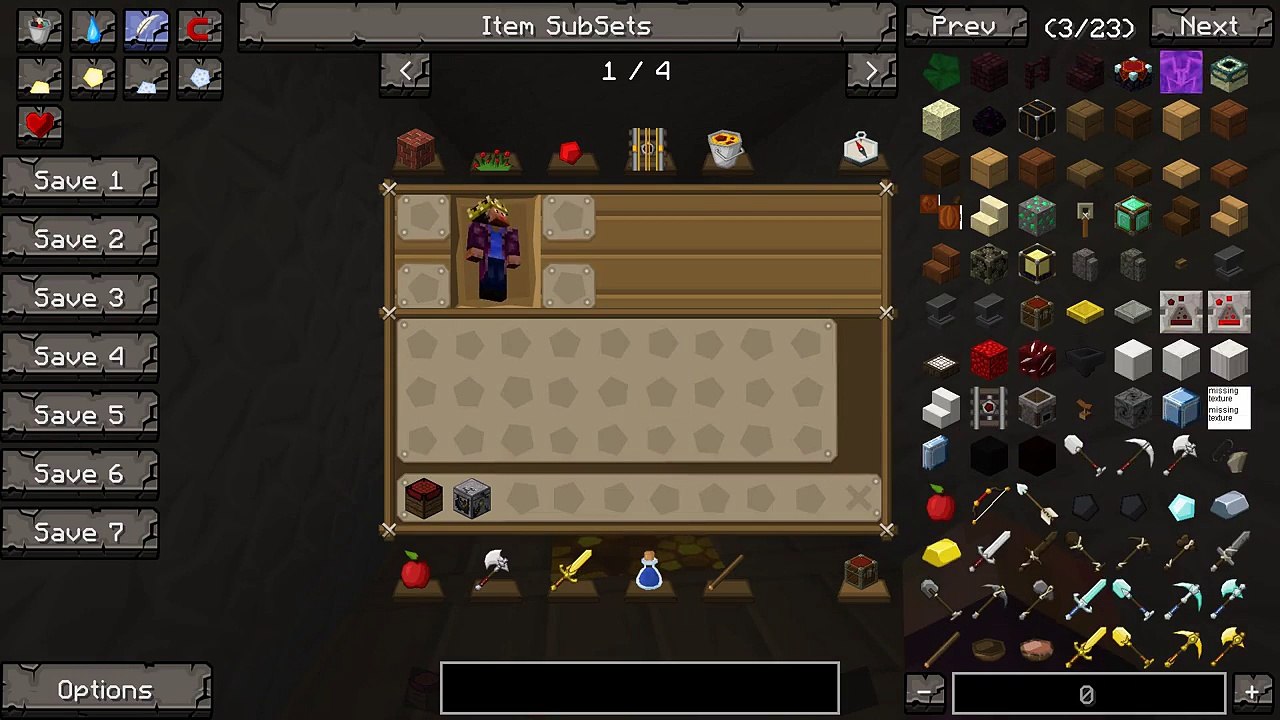Open the Options menu

click(x=105, y=690)
